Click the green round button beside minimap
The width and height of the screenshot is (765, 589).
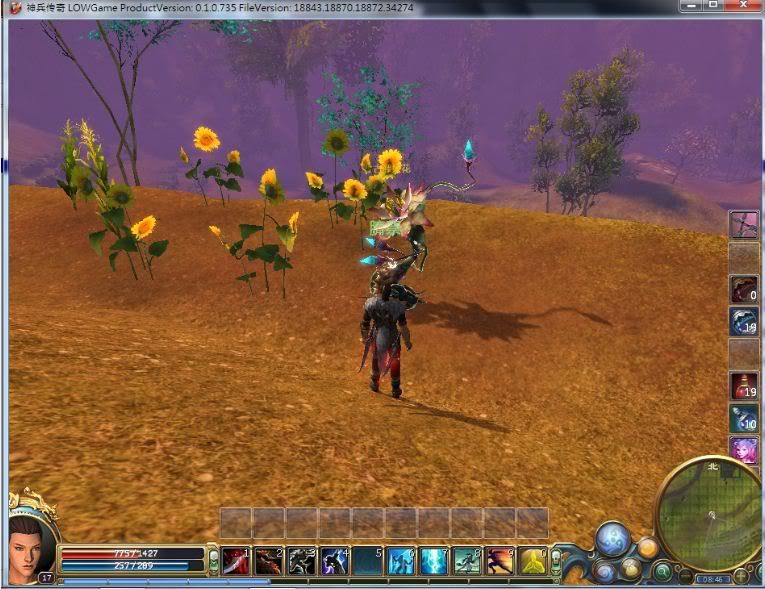(x=661, y=572)
